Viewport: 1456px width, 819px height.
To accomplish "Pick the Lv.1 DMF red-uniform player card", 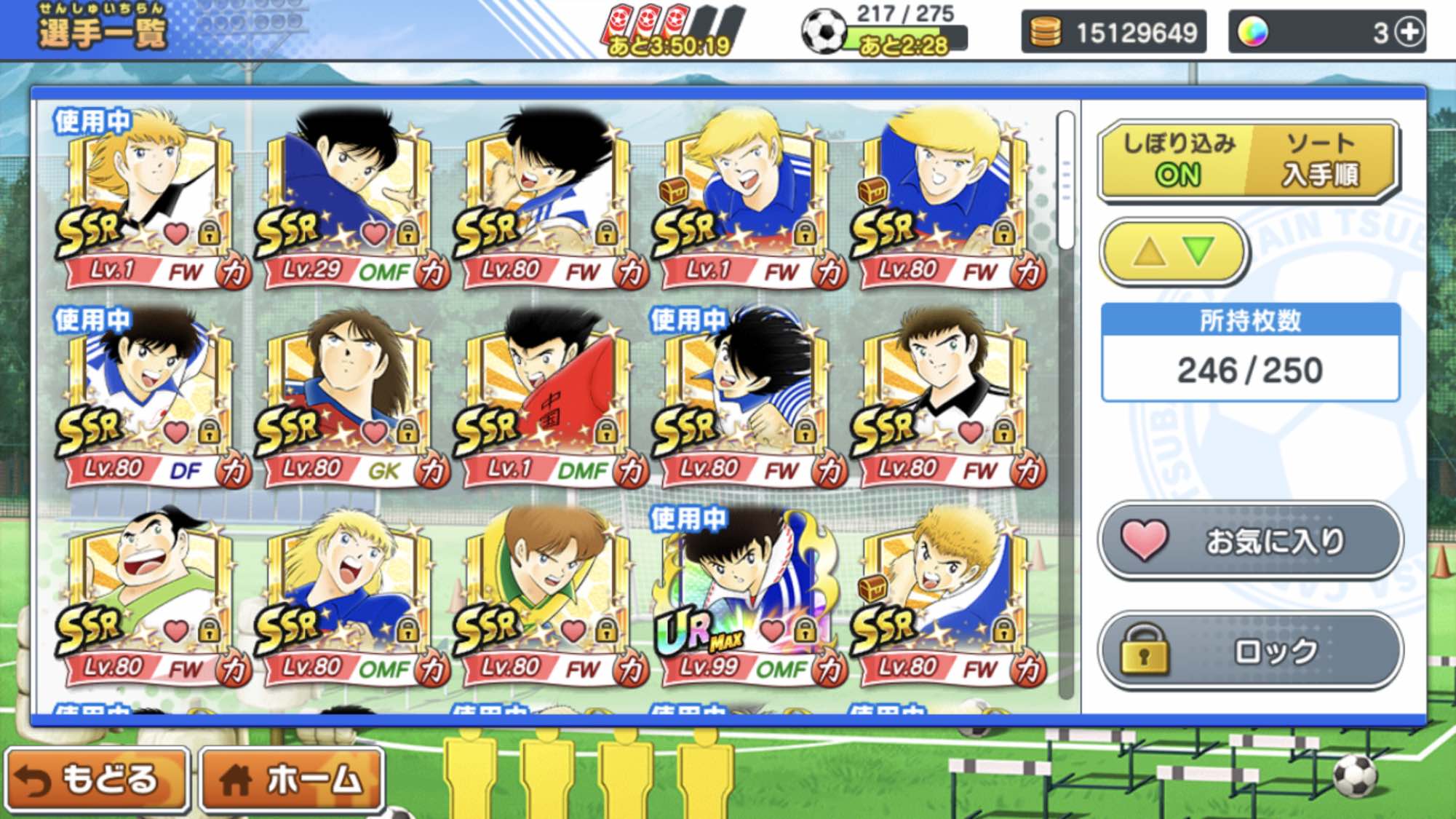I will click(549, 399).
